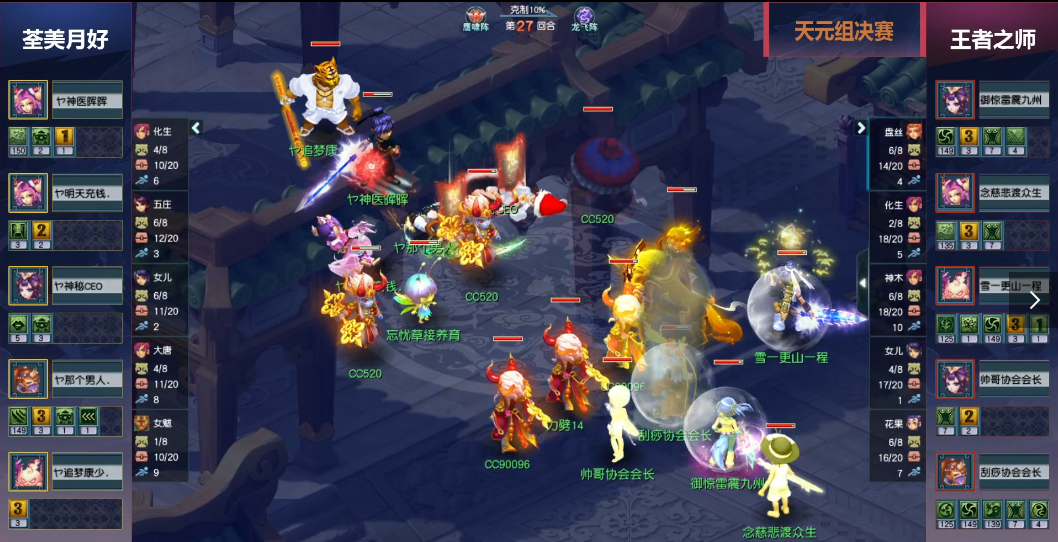Open the 龙飞阵 formation icon
The height and width of the screenshot is (542, 1058).
[584, 17]
